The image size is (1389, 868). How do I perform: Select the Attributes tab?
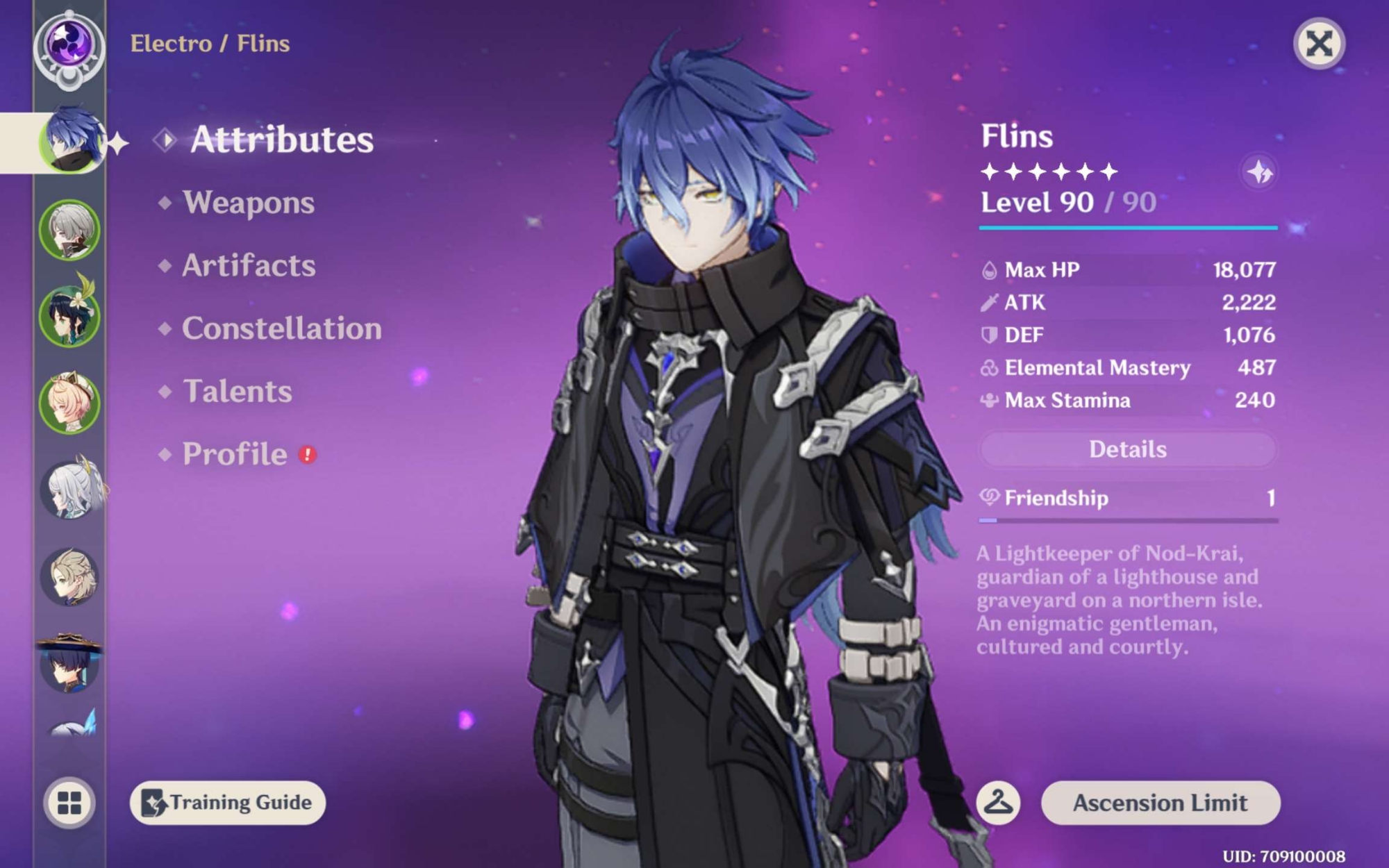pyautogui.click(x=281, y=140)
